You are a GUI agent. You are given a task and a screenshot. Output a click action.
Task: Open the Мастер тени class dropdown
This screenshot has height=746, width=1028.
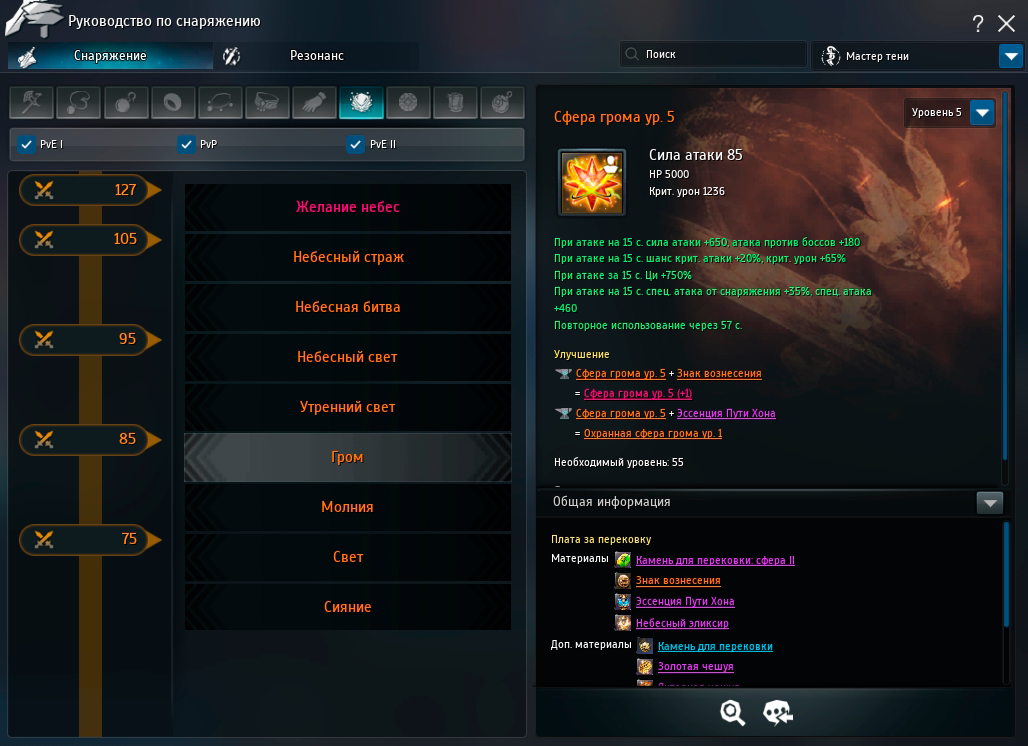pos(1010,56)
